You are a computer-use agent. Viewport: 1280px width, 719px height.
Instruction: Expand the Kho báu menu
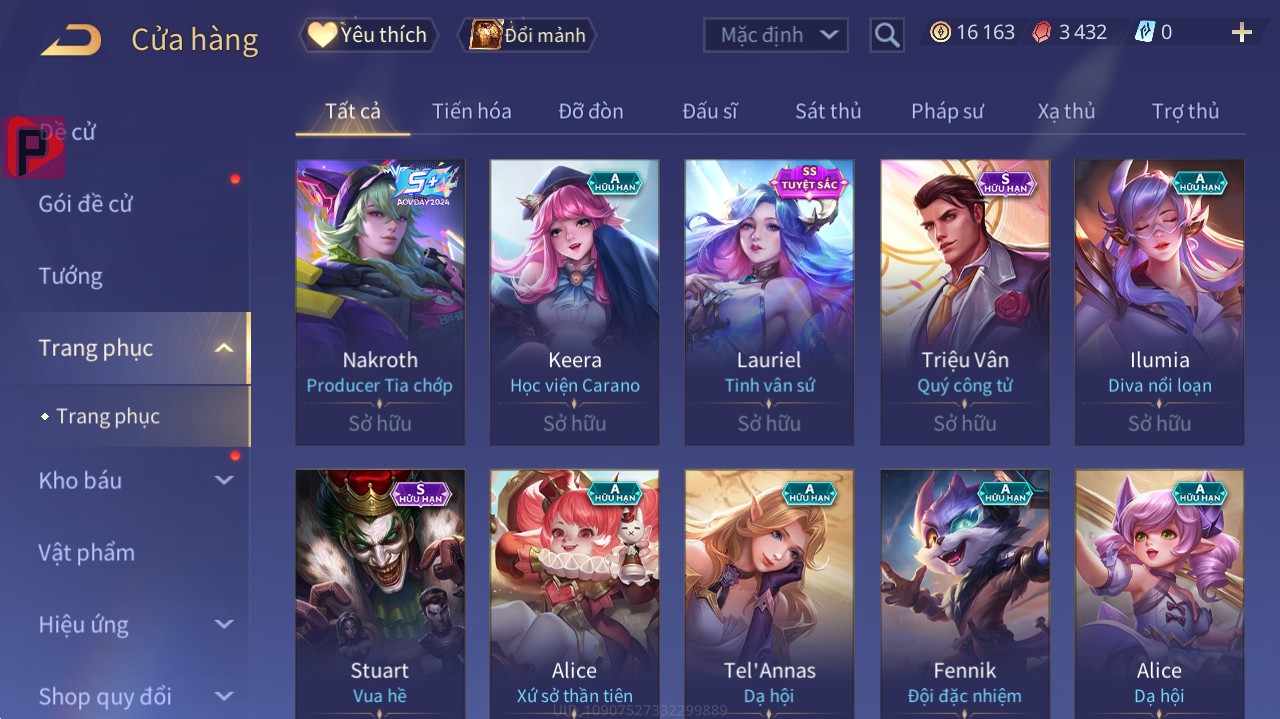coord(135,481)
